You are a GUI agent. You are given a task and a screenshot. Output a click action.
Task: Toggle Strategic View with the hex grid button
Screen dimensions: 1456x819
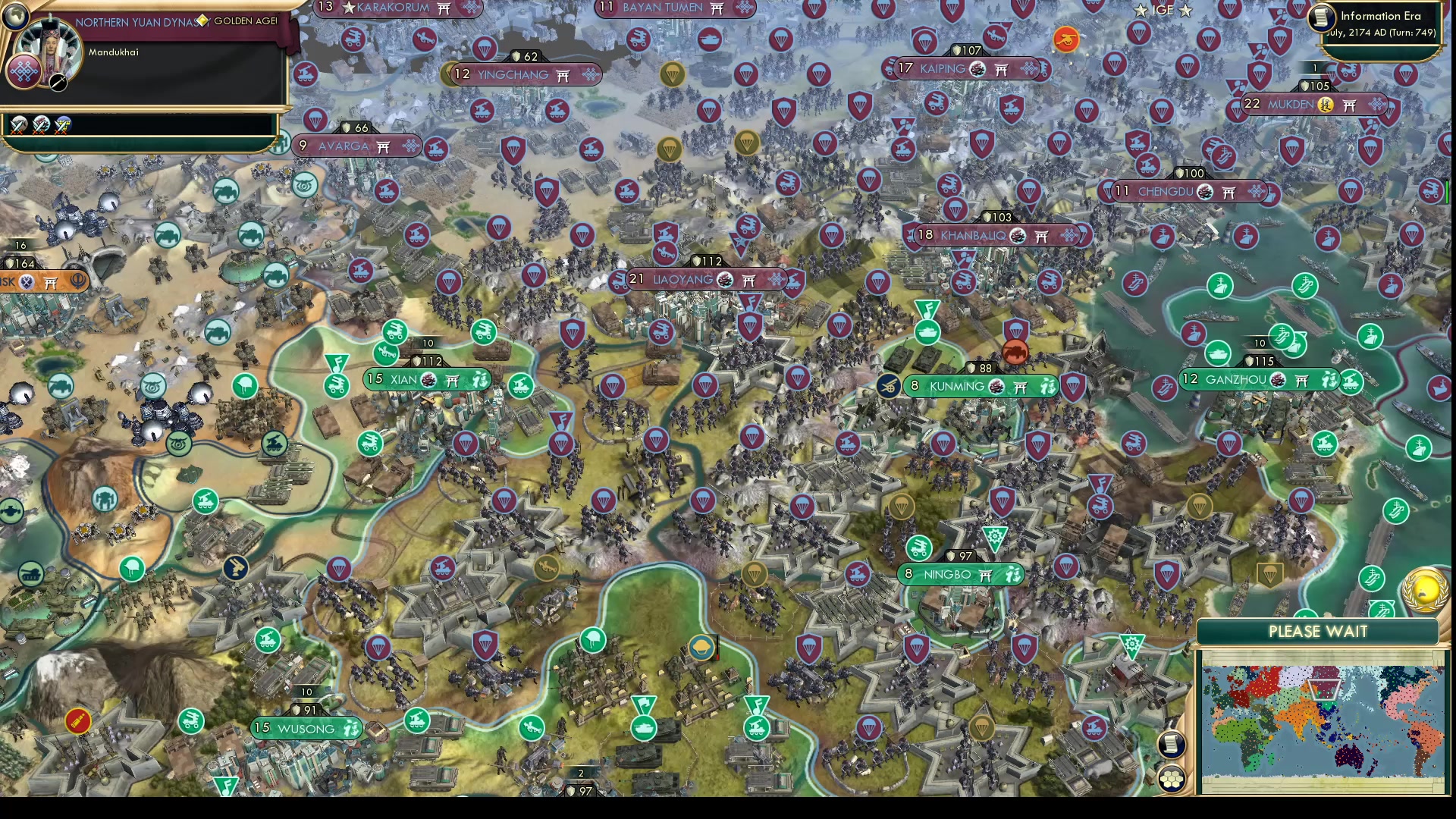(1170, 780)
